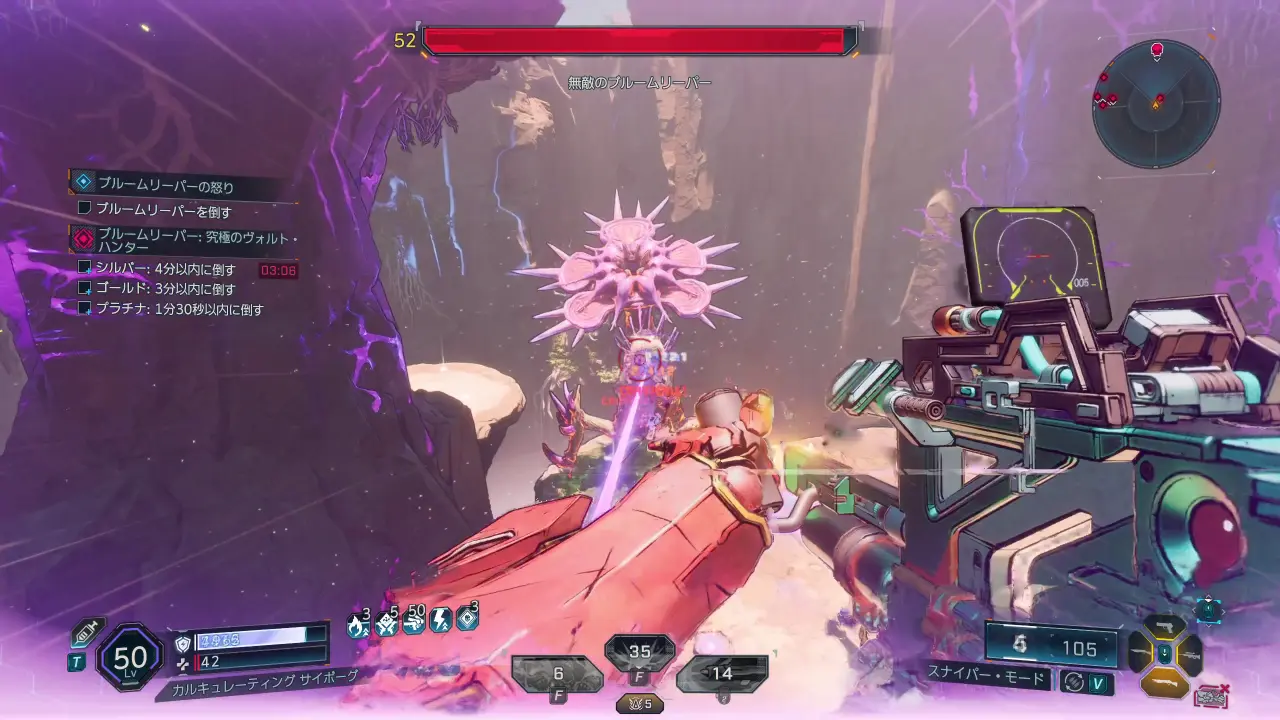
Task: Select the highlighted shotgun weapon slot
Action: (1165, 682)
